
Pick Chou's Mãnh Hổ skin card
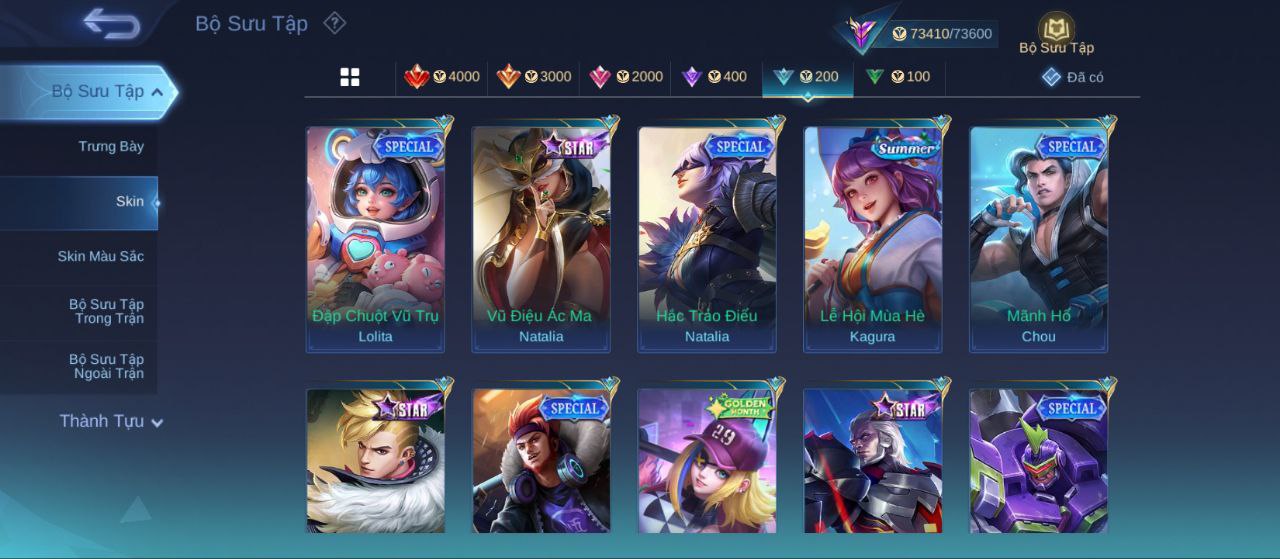point(1039,238)
